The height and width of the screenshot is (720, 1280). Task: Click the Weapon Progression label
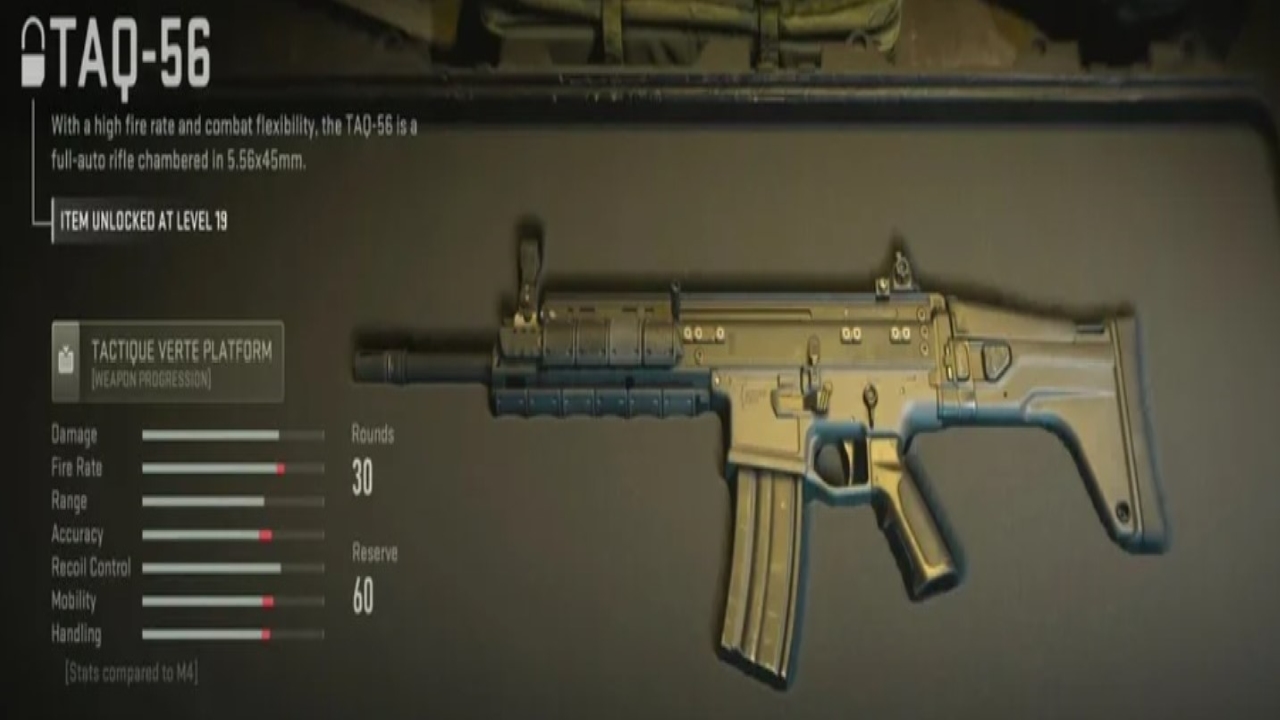click(152, 377)
